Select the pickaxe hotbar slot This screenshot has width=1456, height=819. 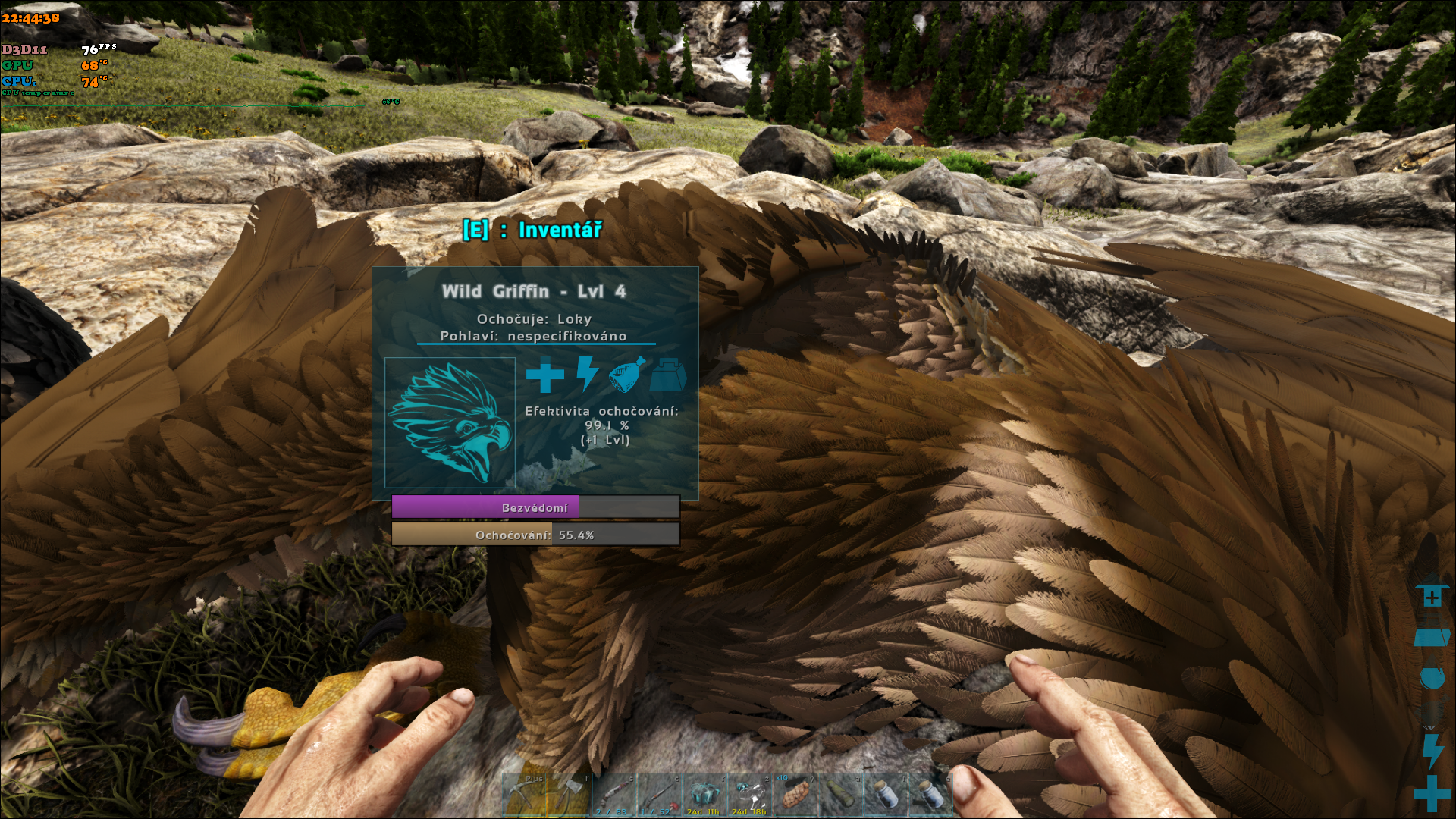click(x=525, y=795)
